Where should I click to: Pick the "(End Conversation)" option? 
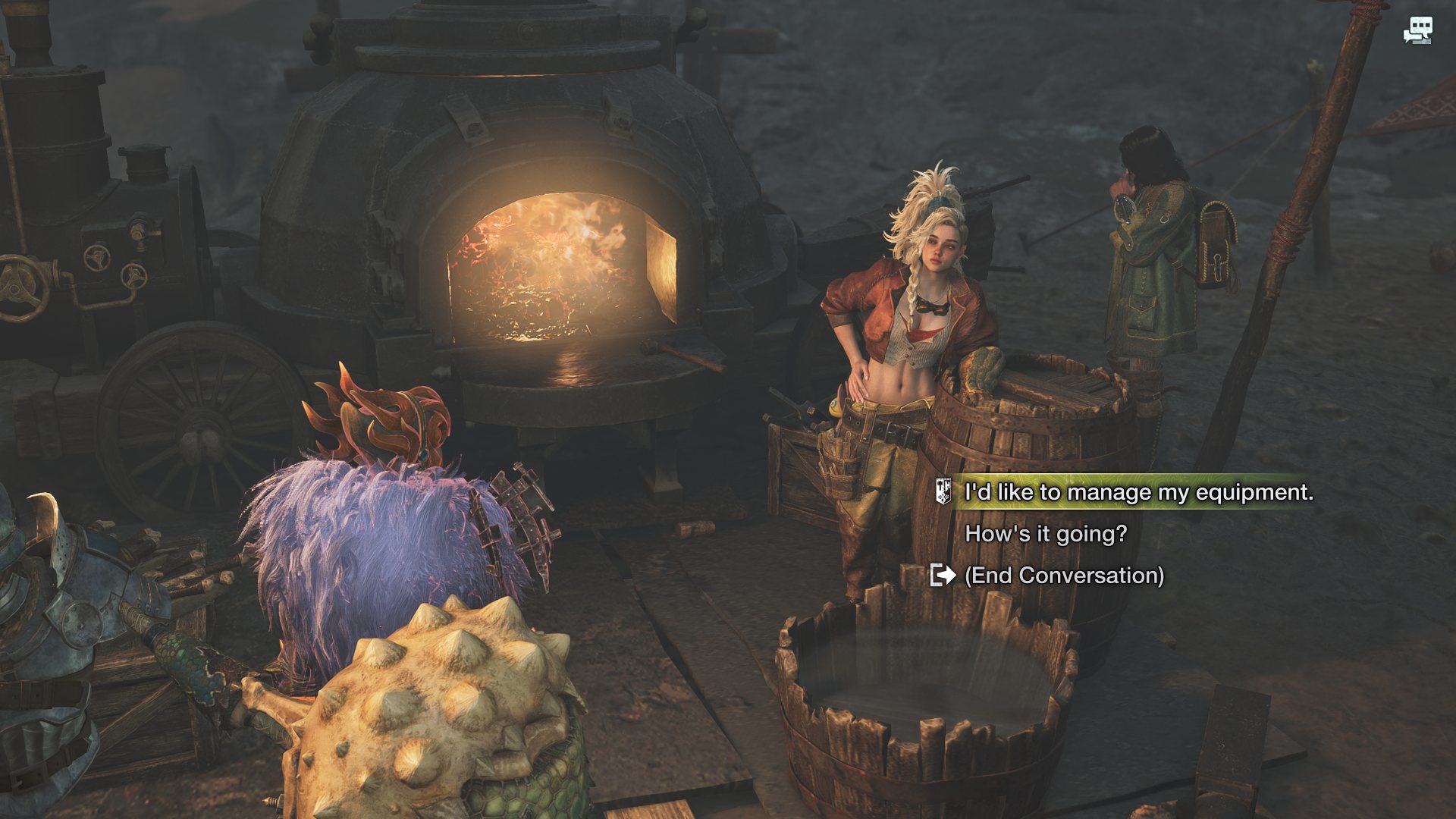click(1063, 576)
